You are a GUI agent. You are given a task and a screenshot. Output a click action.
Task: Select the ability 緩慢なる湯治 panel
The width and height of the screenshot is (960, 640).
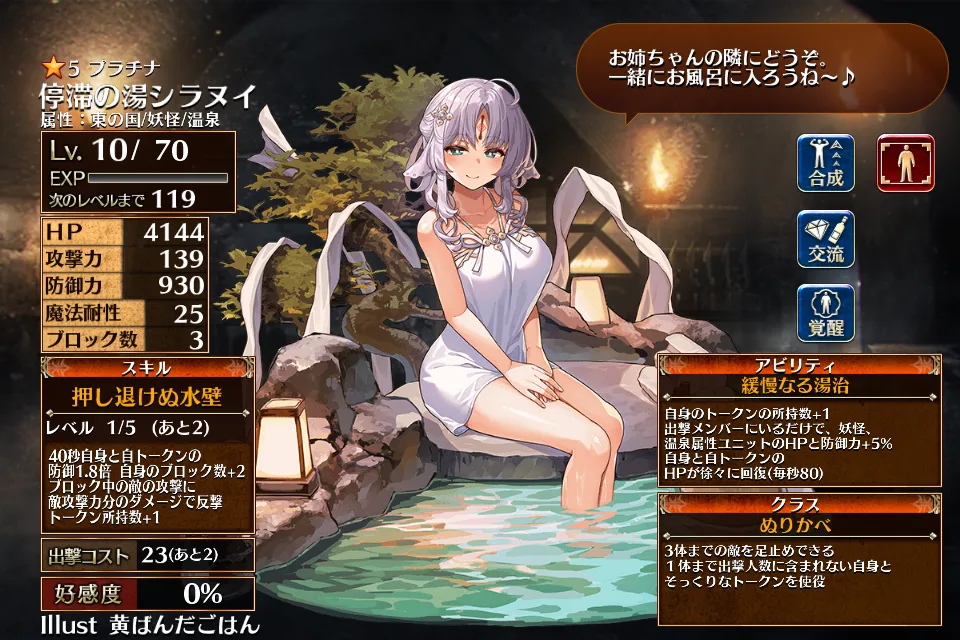(x=798, y=385)
